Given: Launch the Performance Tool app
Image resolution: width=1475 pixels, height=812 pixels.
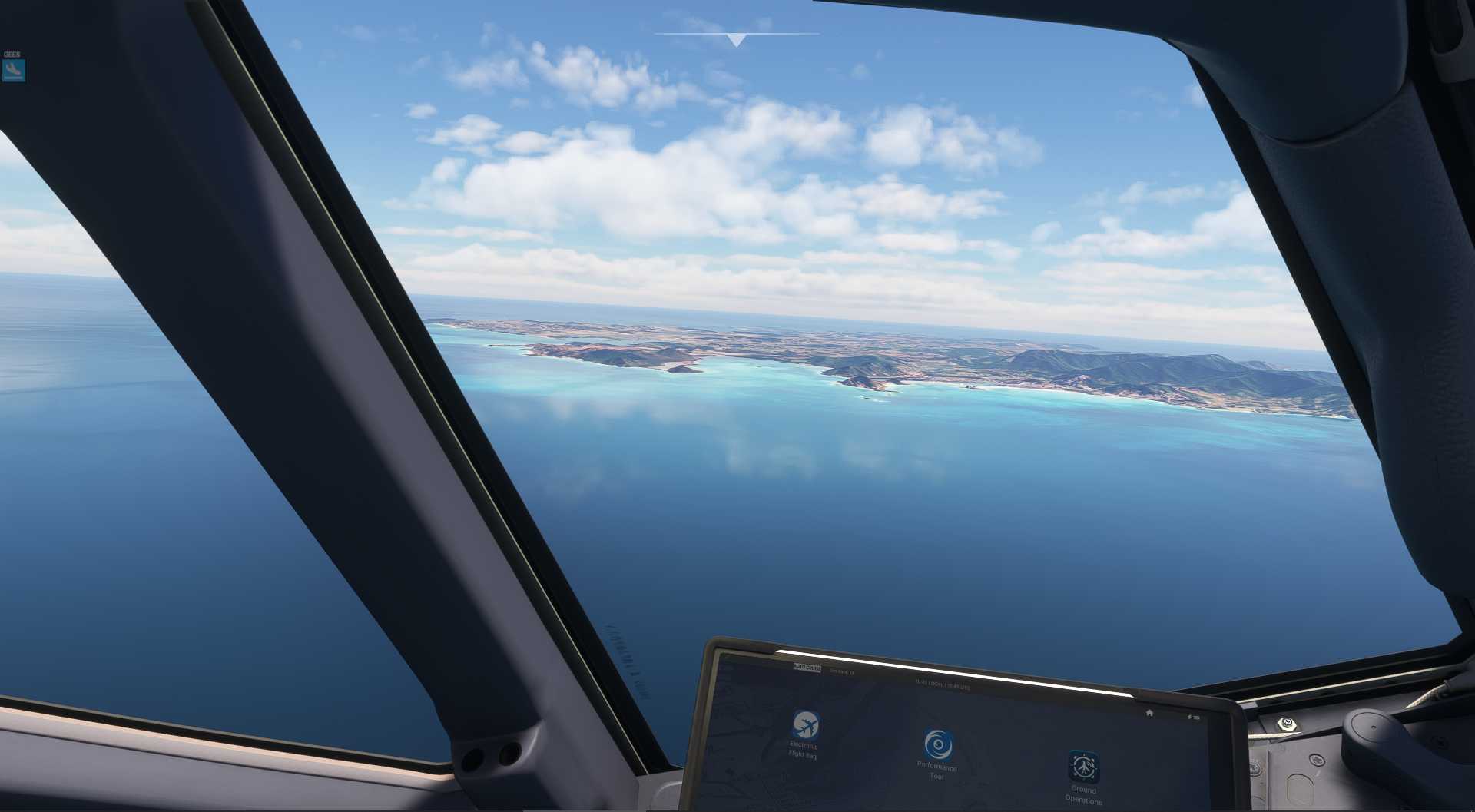Looking at the screenshot, I should (x=938, y=745).
